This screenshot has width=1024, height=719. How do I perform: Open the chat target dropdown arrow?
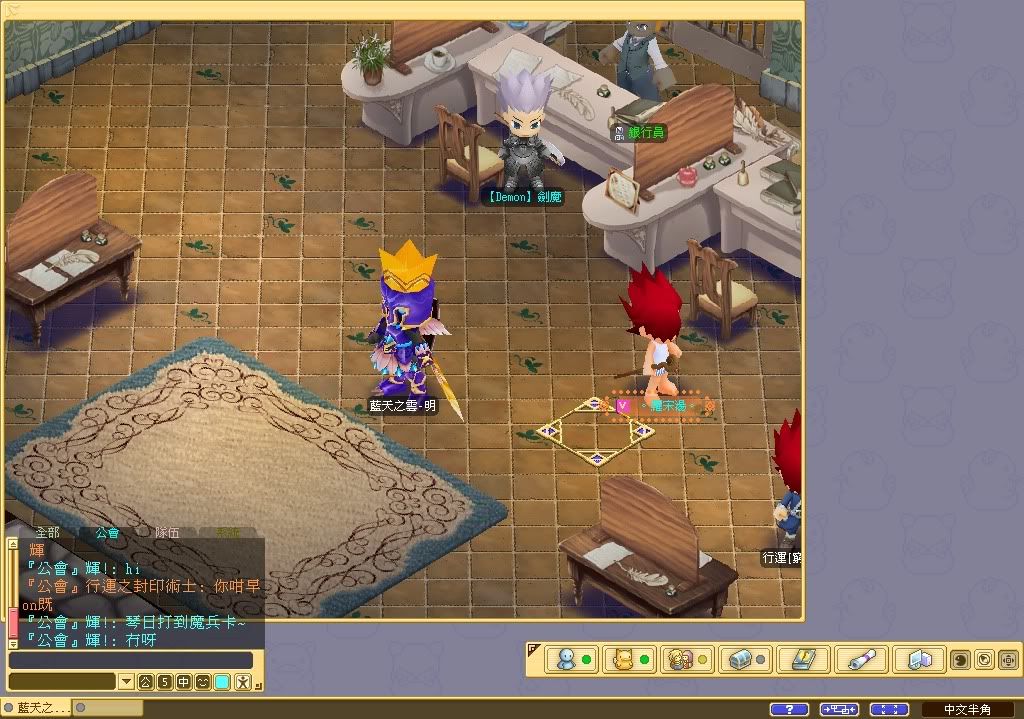(x=126, y=682)
